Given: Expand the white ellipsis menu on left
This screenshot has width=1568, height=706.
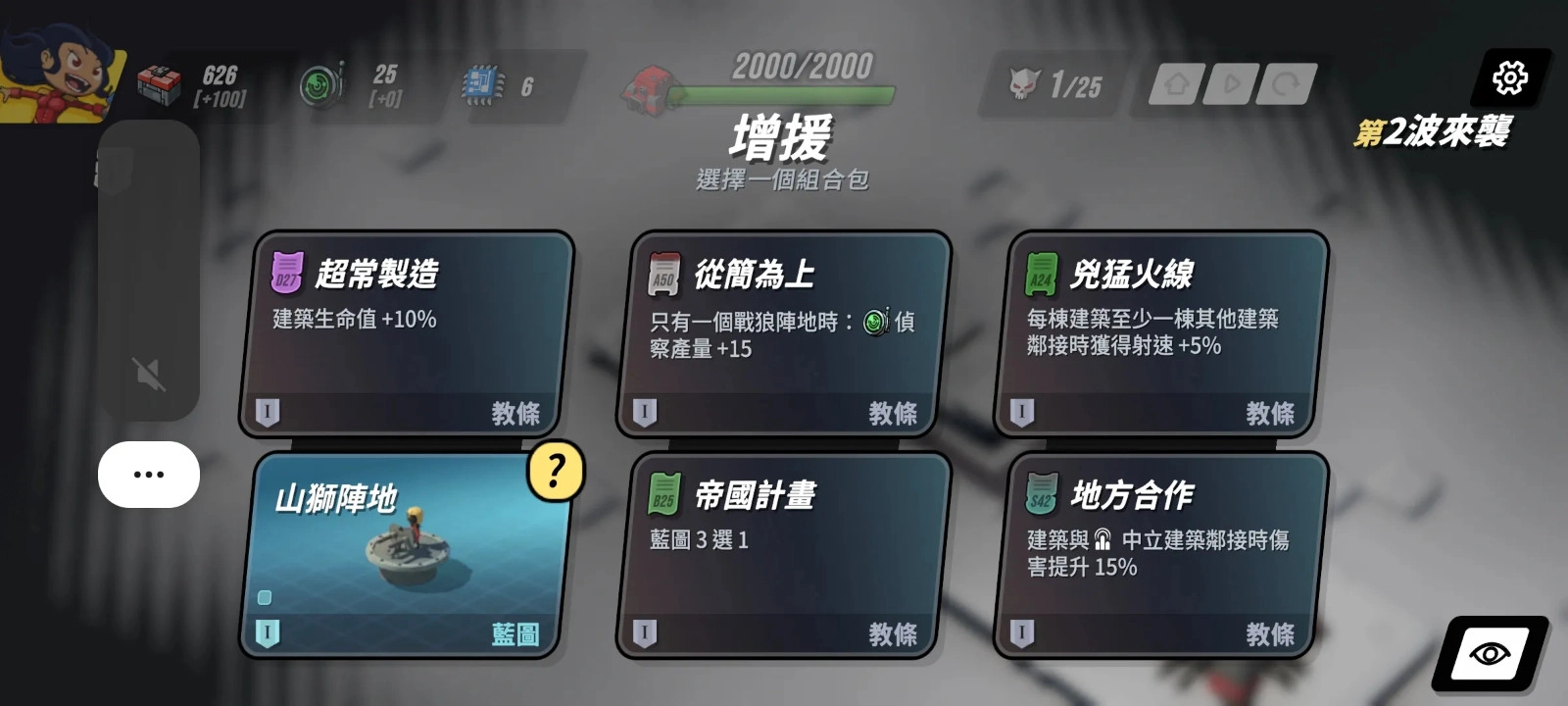Looking at the screenshot, I should click(x=148, y=474).
